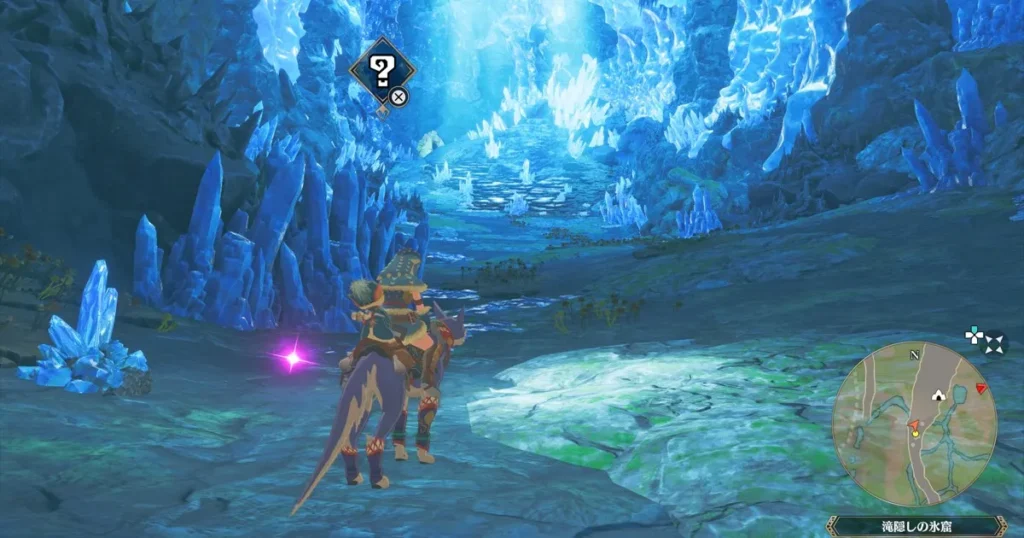The height and width of the screenshot is (538, 1024).
Task: Select the question mark diamond marker
Action: (381, 70)
